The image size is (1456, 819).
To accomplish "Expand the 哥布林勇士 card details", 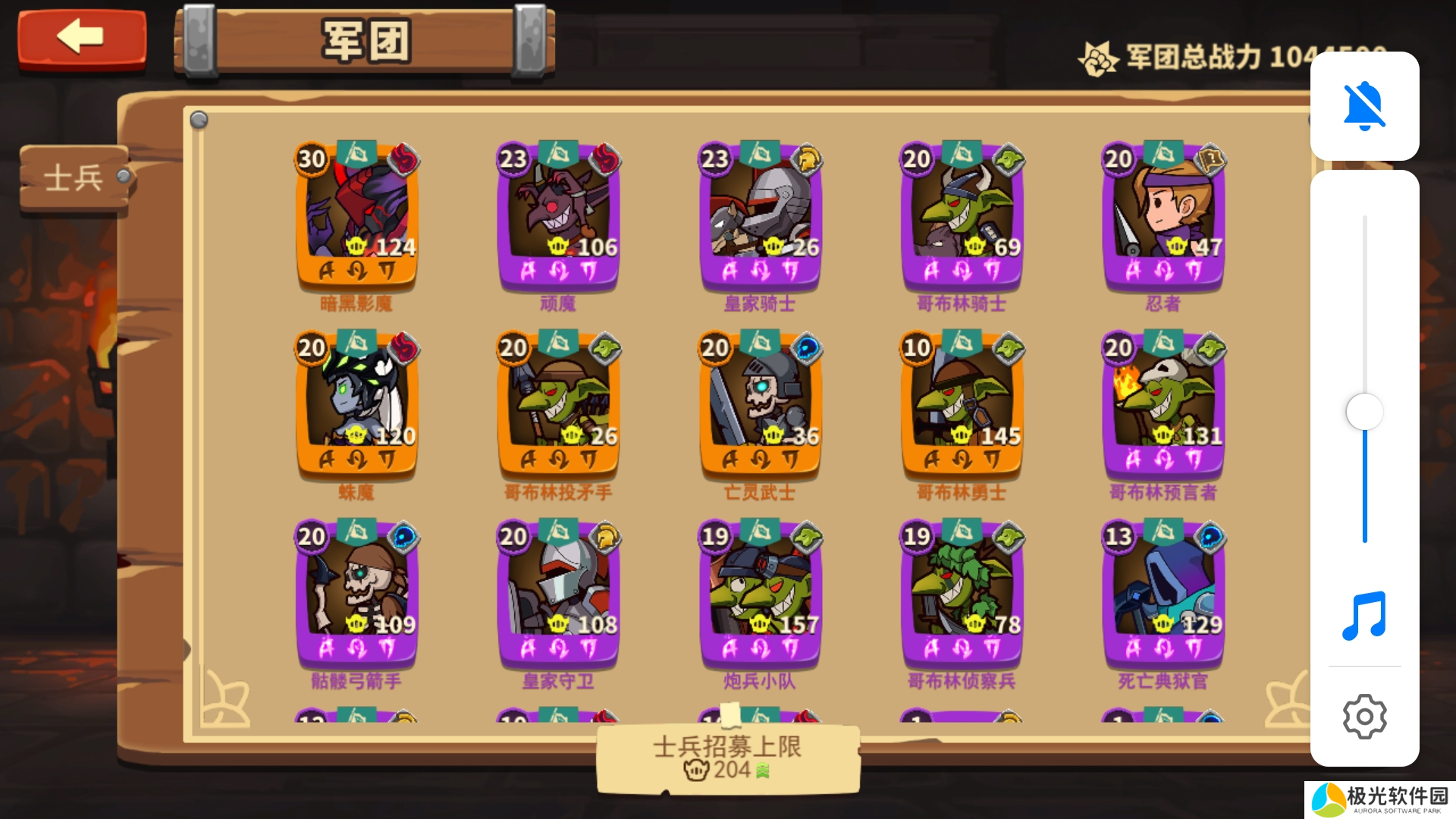I will point(962,406).
